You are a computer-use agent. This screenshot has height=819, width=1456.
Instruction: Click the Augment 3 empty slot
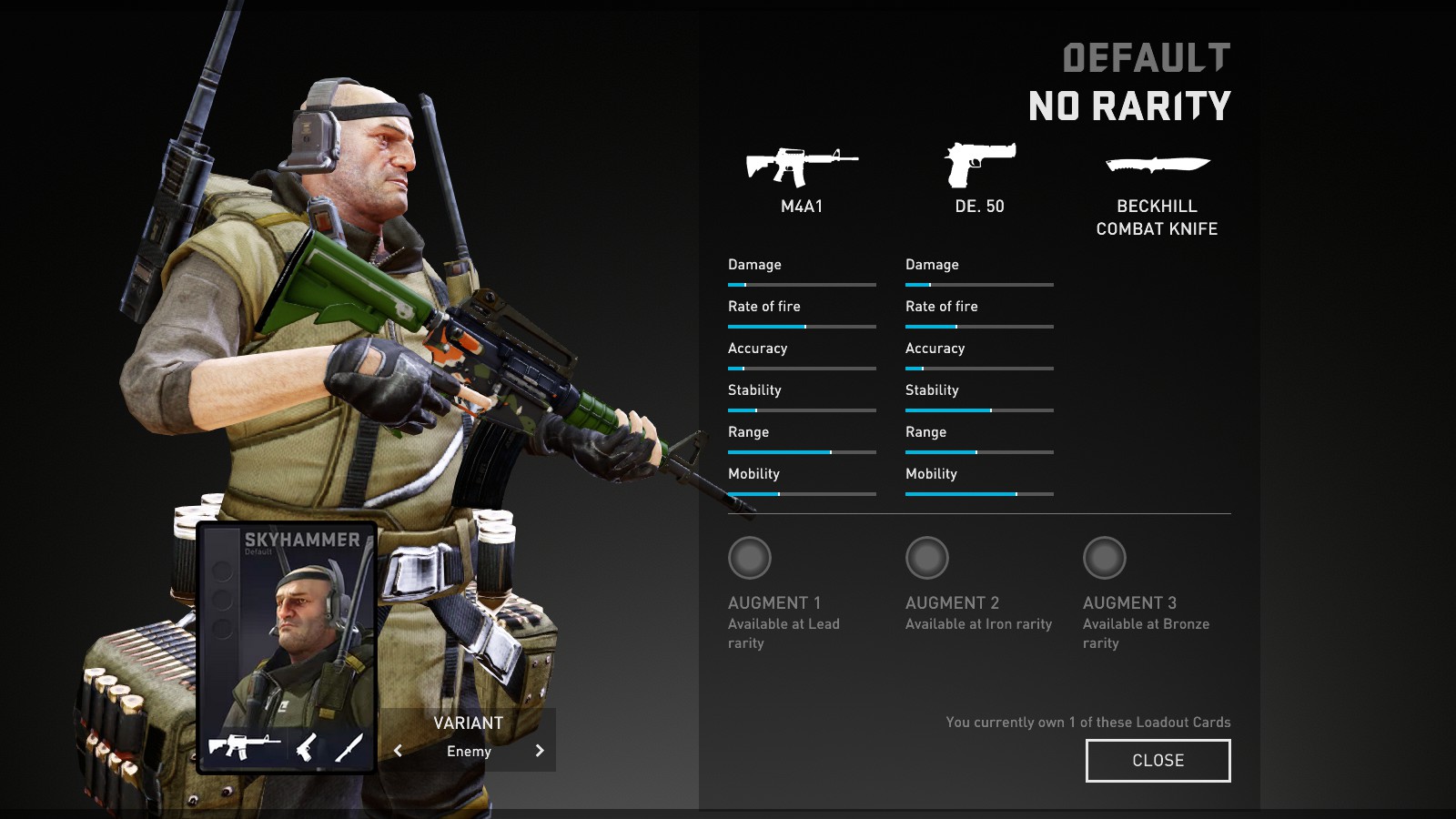click(x=1105, y=558)
